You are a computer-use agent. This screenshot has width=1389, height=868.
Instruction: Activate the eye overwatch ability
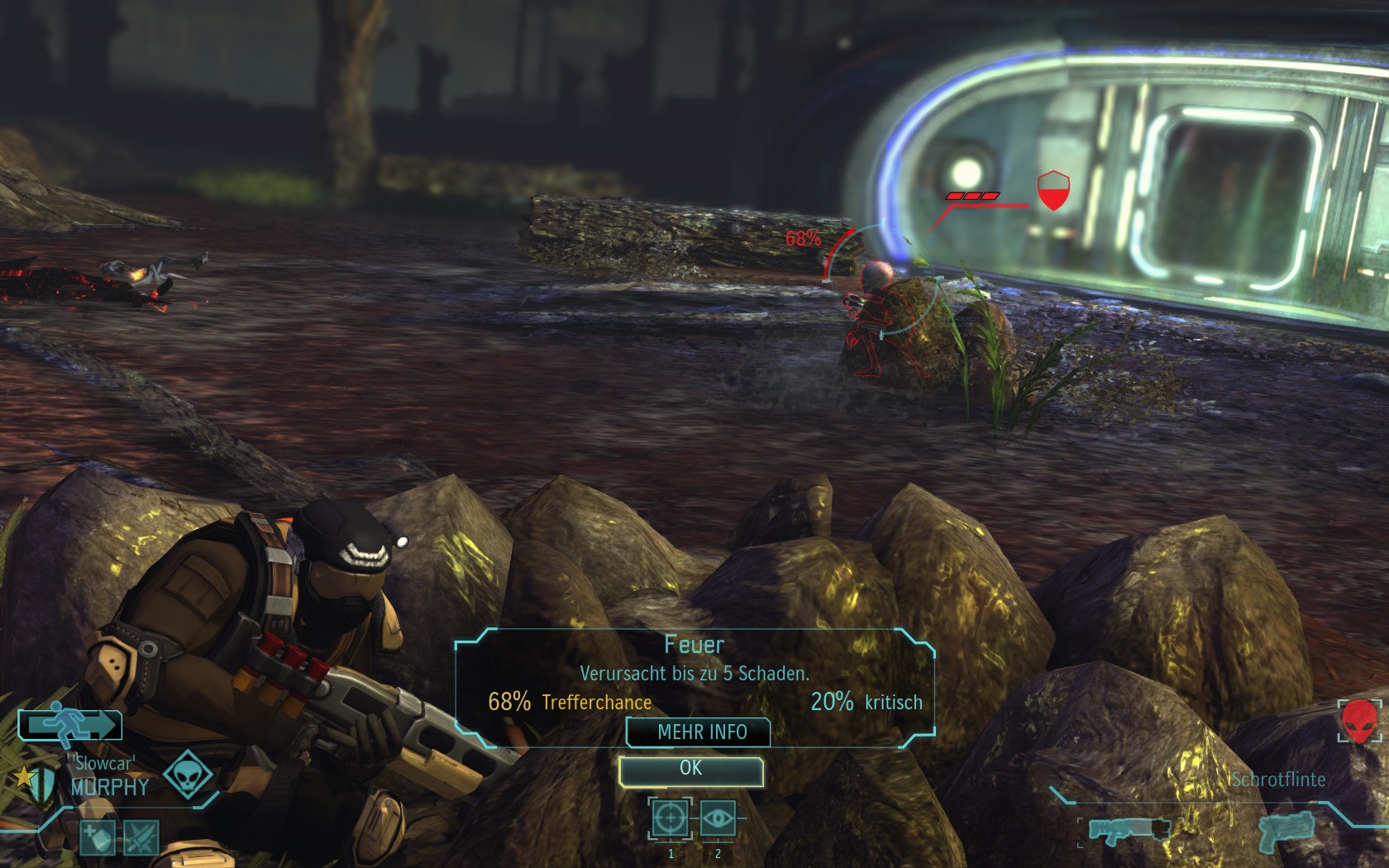(x=718, y=818)
